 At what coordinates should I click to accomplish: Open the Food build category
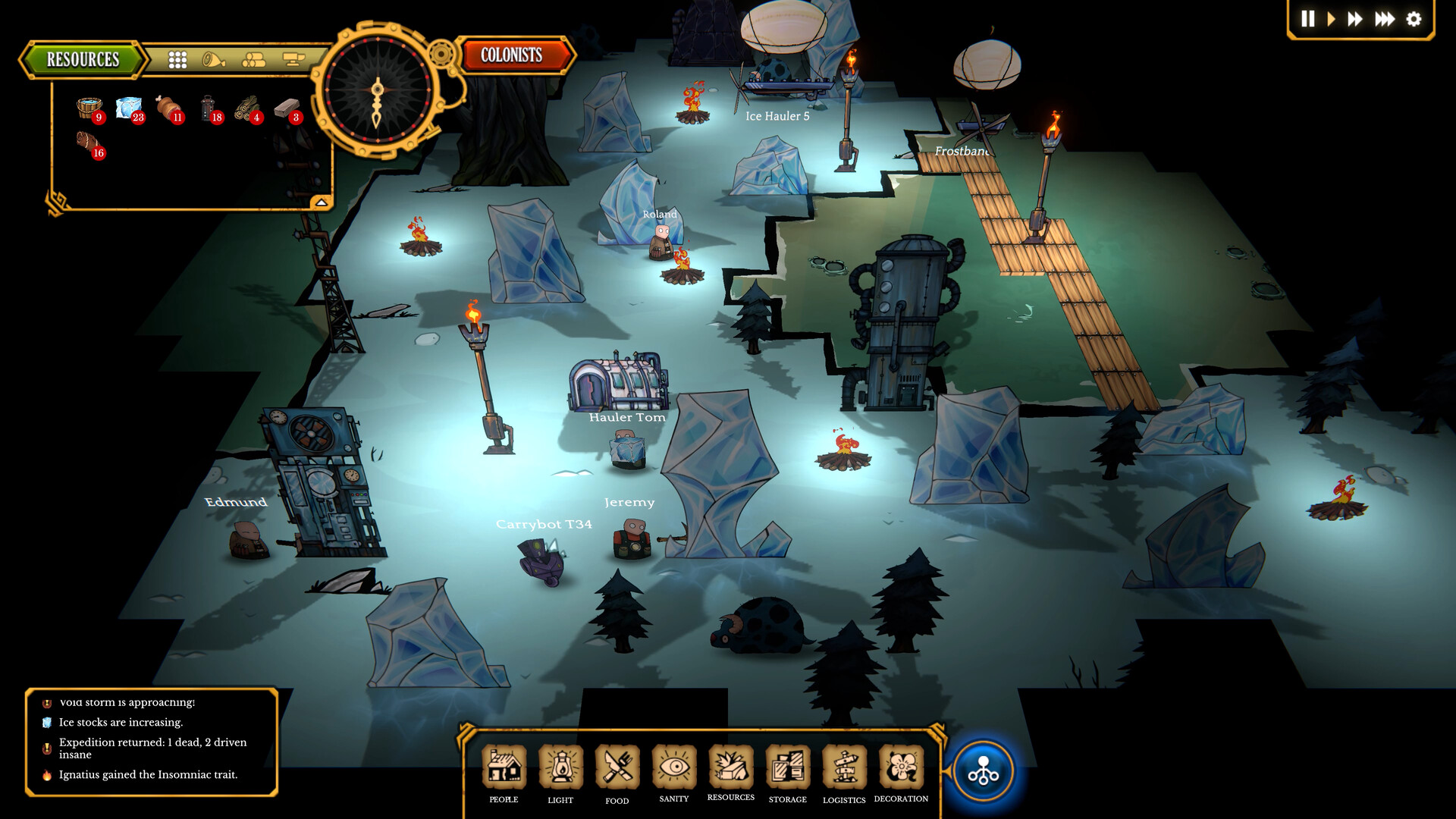point(617,767)
